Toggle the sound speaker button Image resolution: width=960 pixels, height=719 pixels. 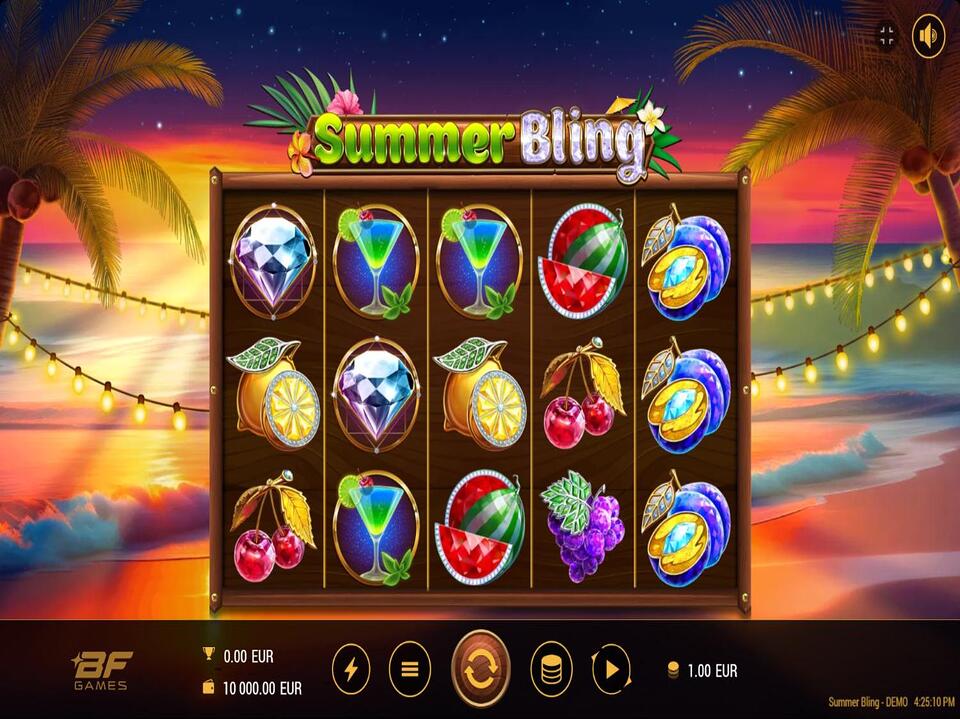[929, 37]
